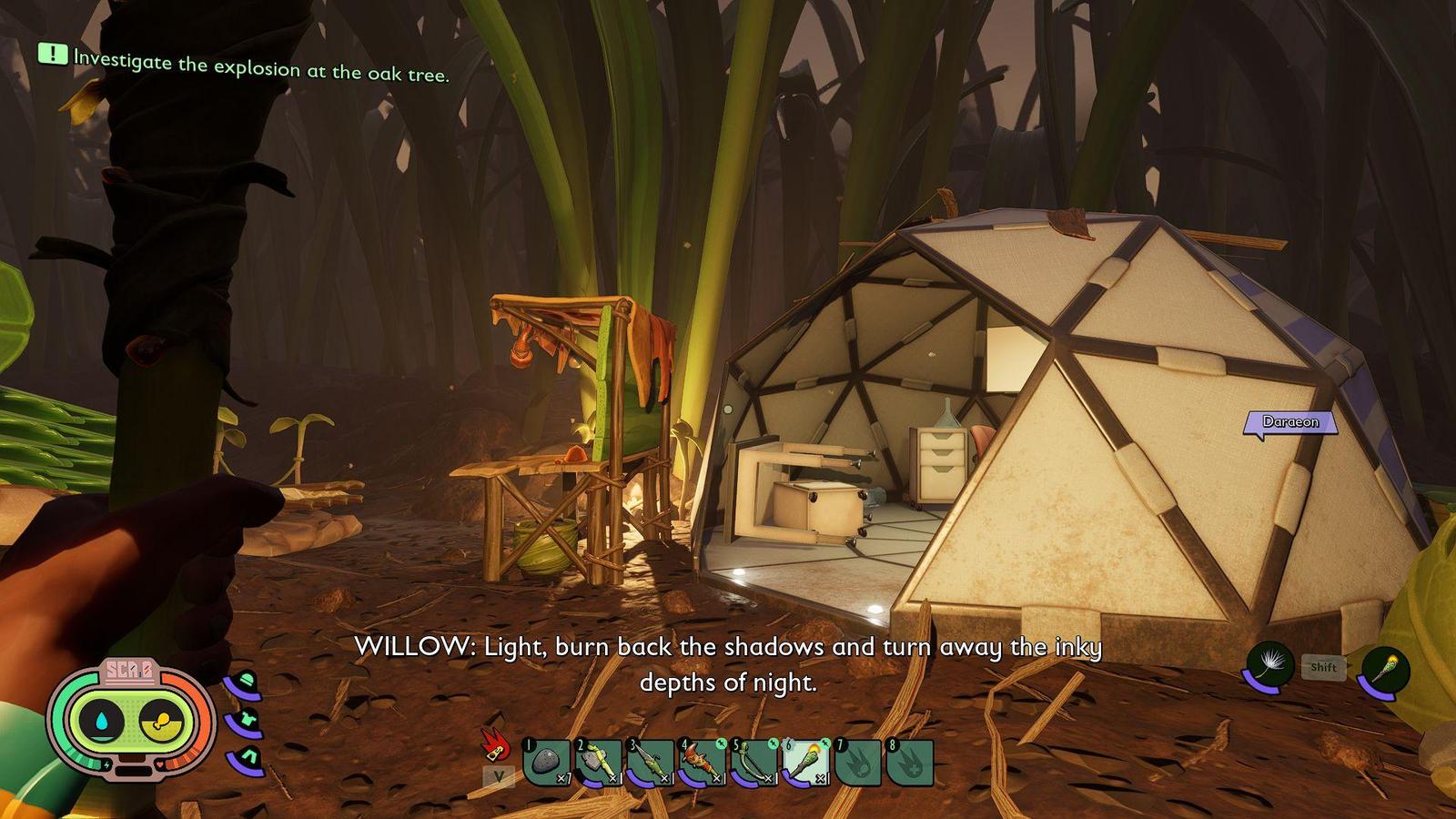Select the dandelion tuft glider icon
Image resolution: width=1456 pixels, height=819 pixels.
click(1269, 669)
